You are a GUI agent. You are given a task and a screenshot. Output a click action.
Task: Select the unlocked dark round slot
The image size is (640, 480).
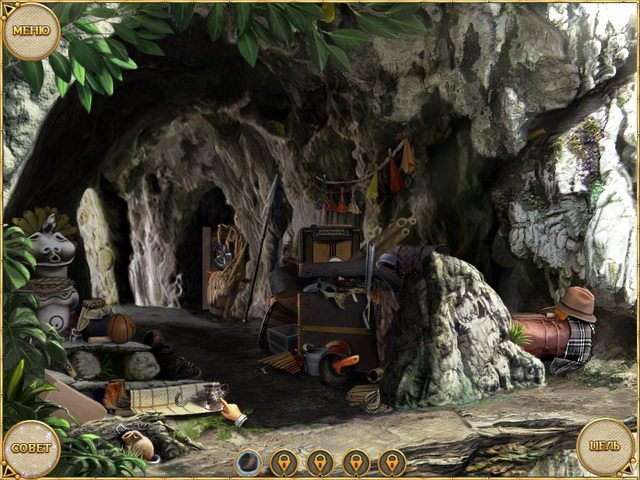248,462
